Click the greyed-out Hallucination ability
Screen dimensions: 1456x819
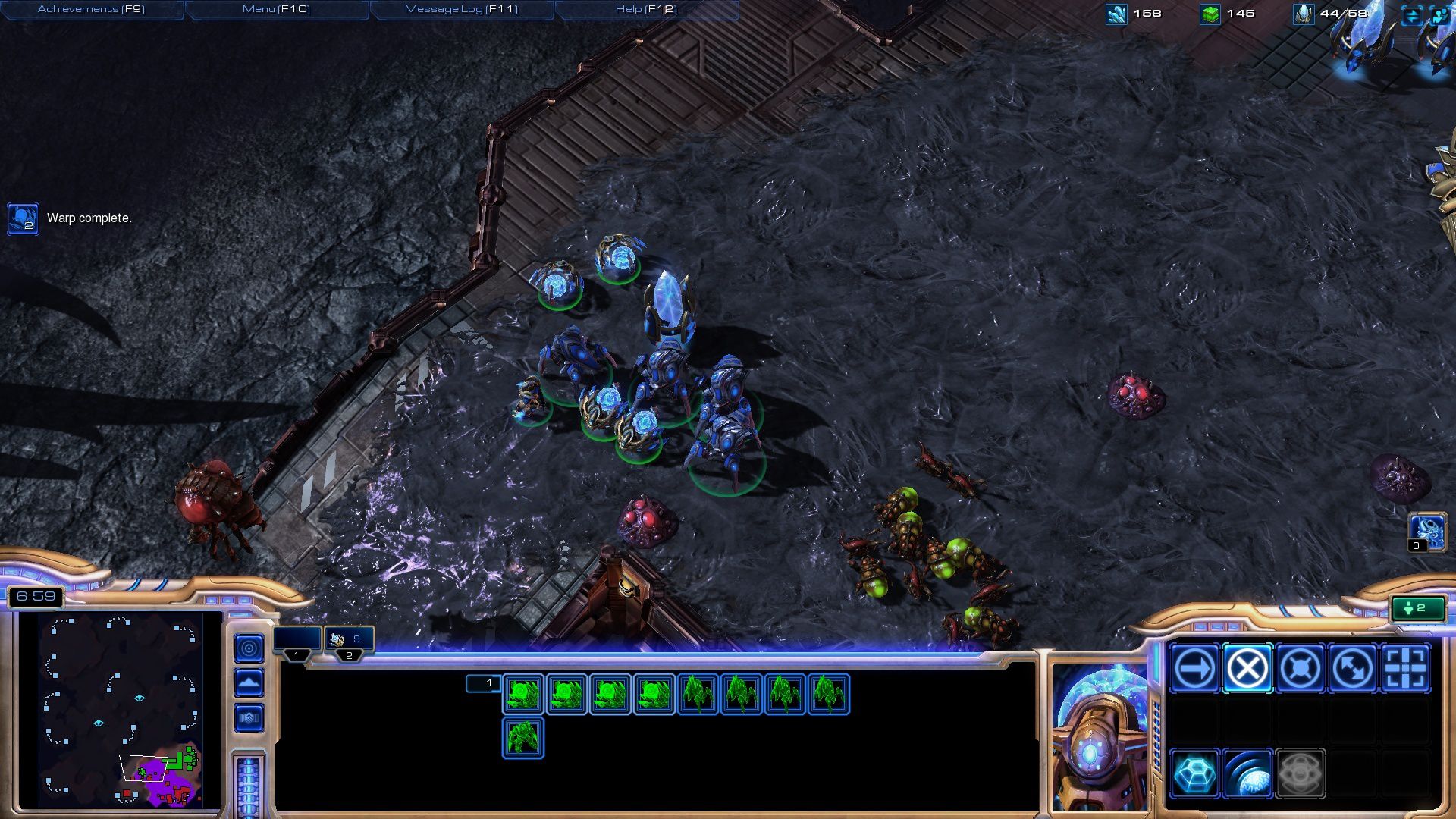click(x=1300, y=773)
